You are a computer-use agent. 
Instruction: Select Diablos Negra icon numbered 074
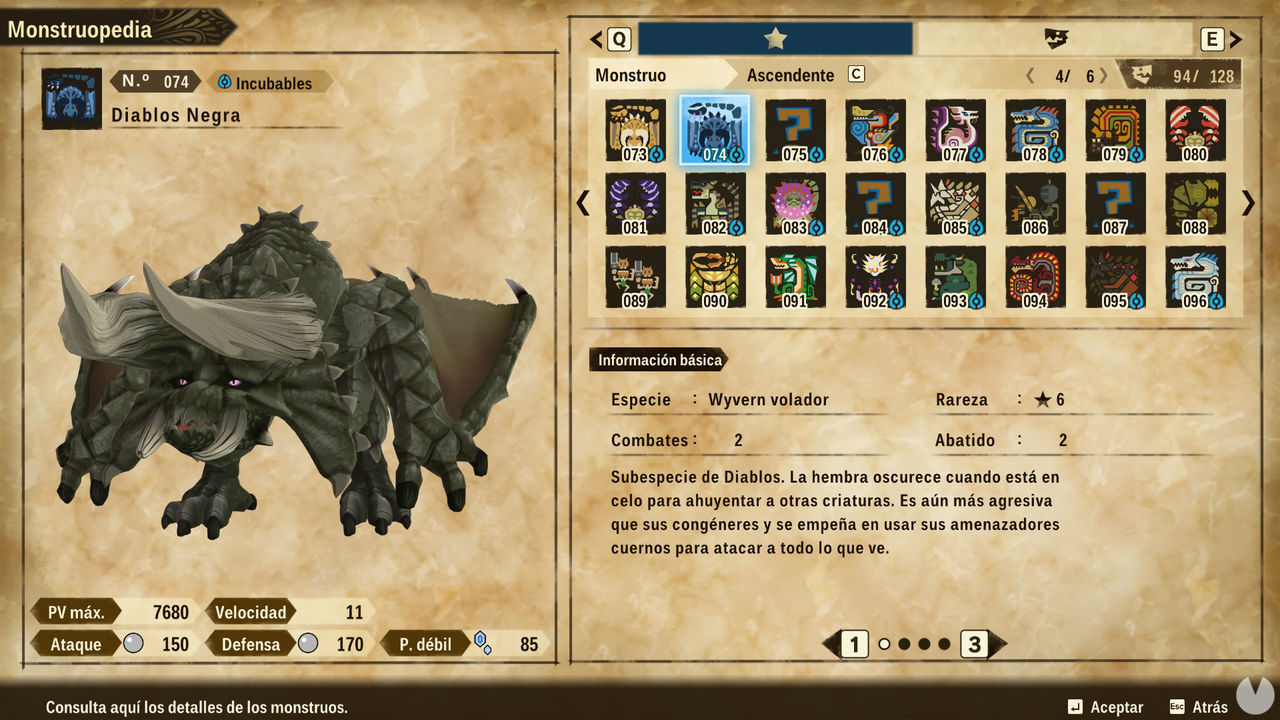pyautogui.click(x=714, y=127)
